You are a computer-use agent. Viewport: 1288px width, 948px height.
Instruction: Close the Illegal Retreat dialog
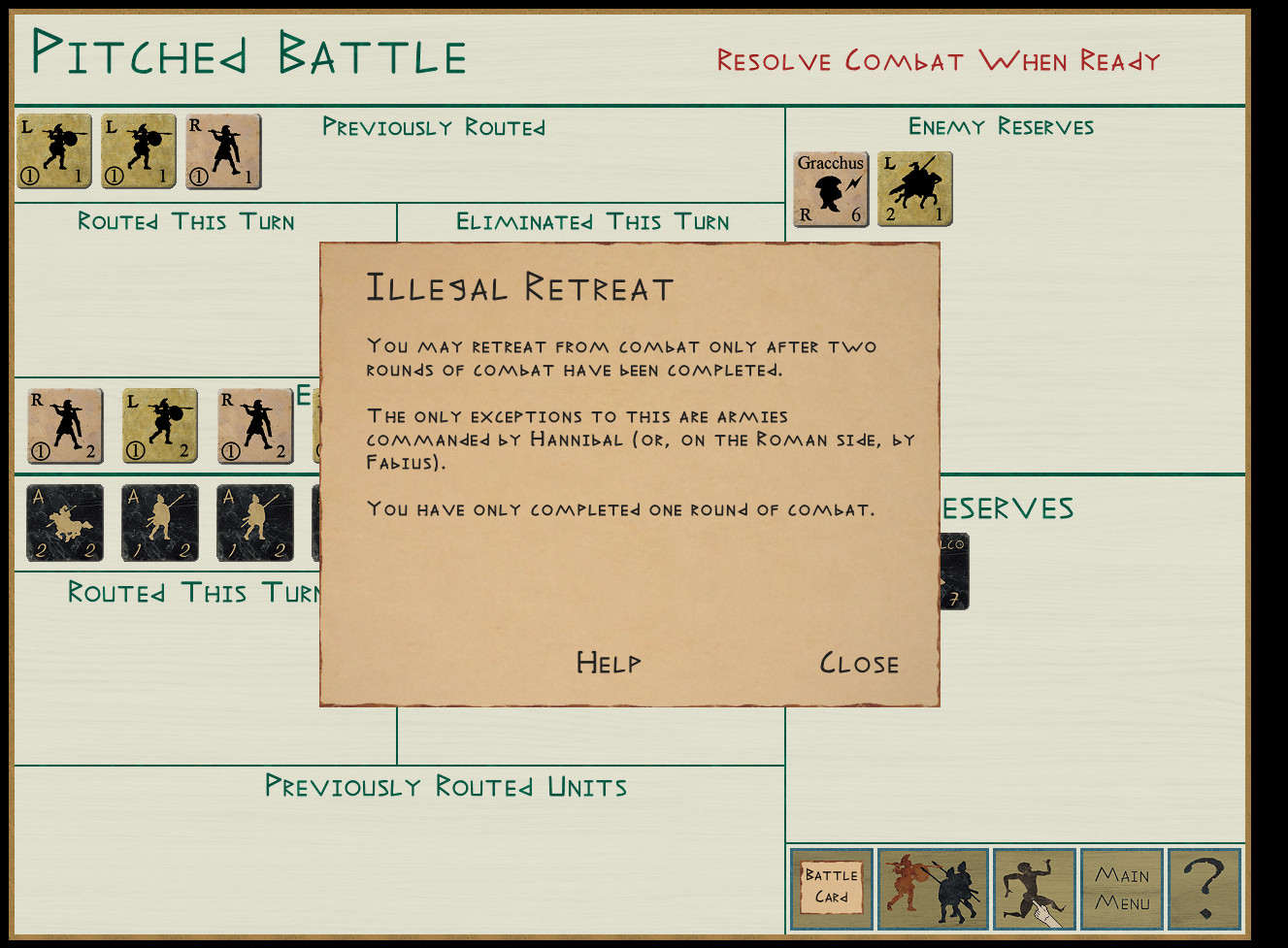click(x=859, y=664)
